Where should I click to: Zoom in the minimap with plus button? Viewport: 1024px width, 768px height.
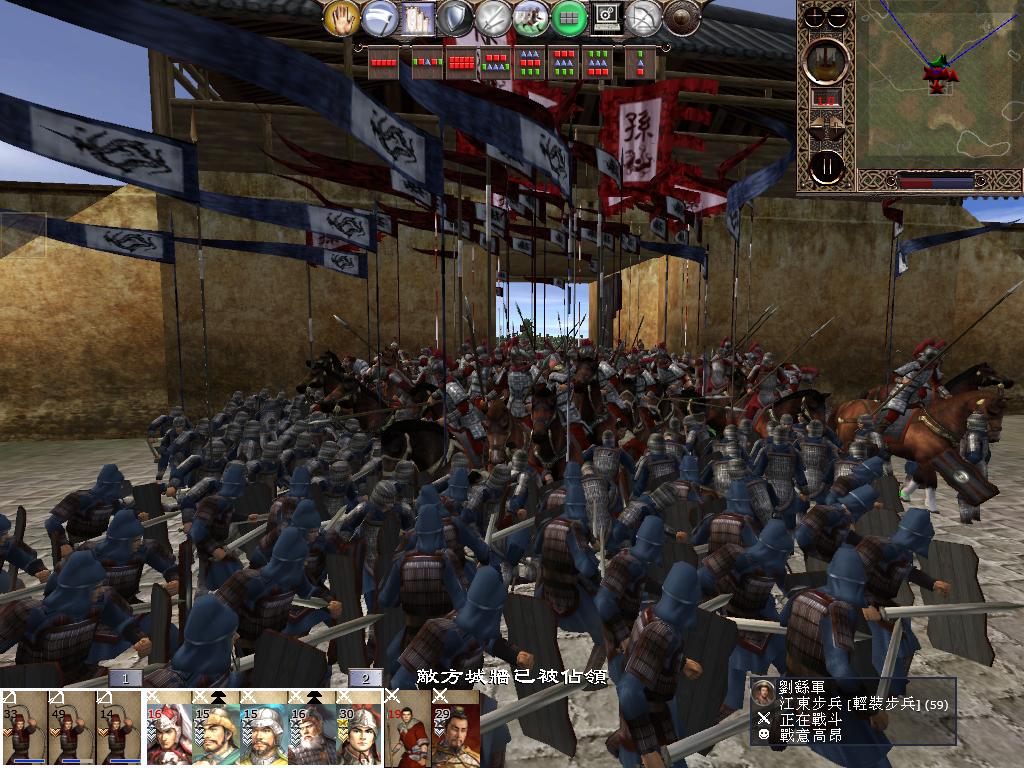816,17
